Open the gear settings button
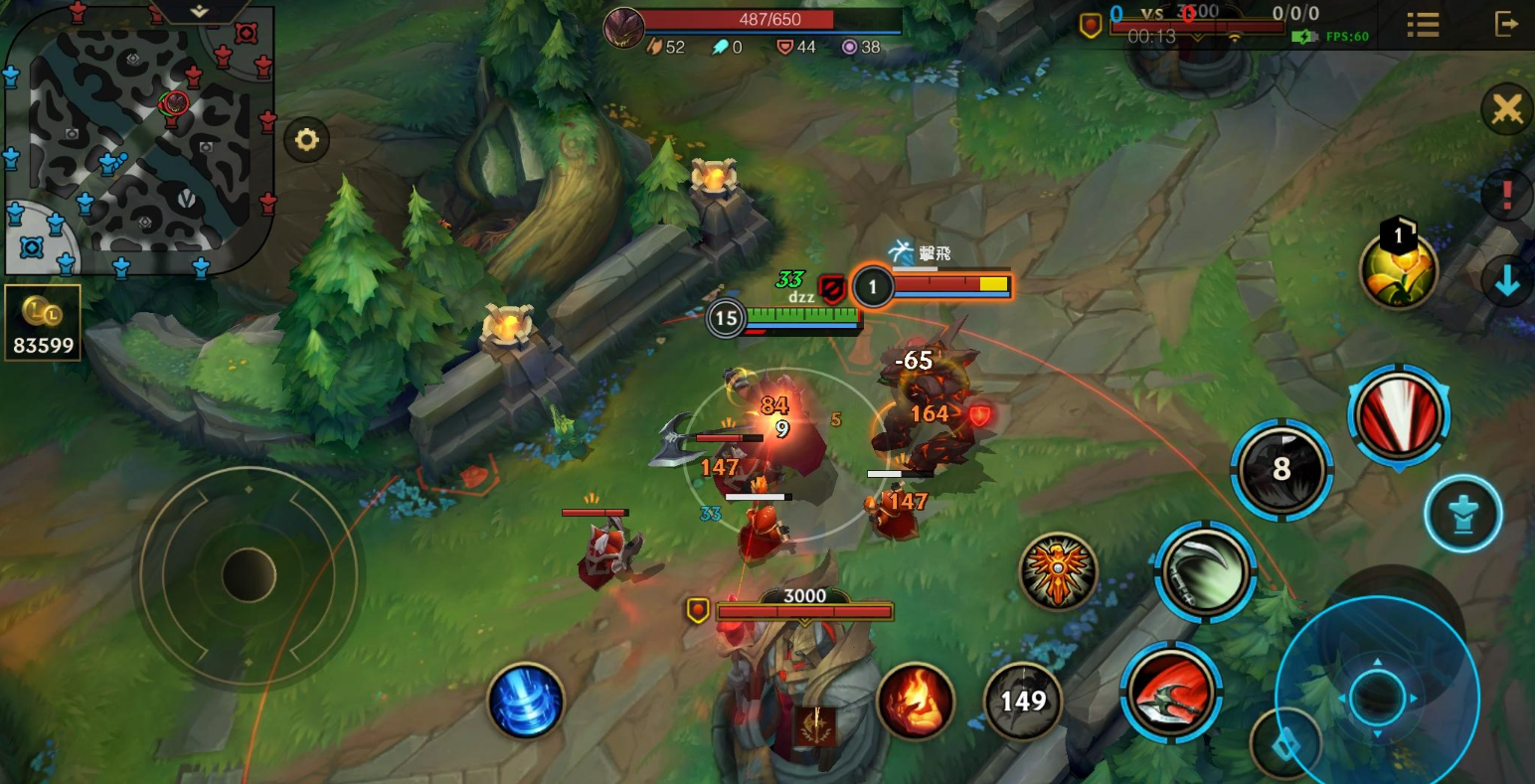The width and height of the screenshot is (1535, 784). pos(306,141)
